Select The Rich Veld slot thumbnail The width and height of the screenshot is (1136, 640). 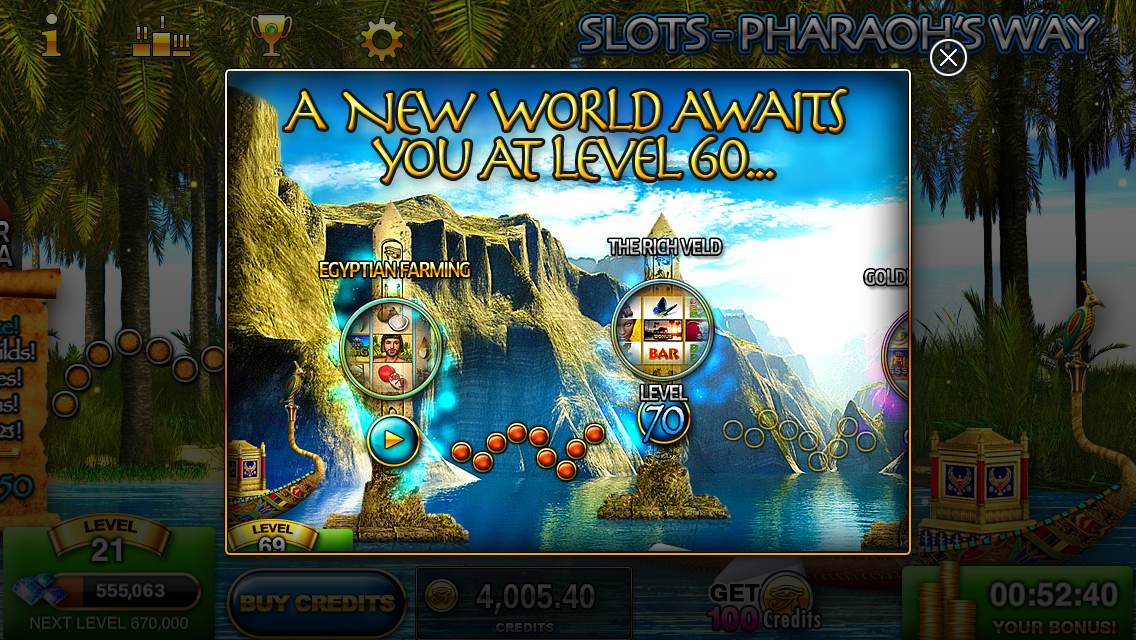[x=662, y=330]
